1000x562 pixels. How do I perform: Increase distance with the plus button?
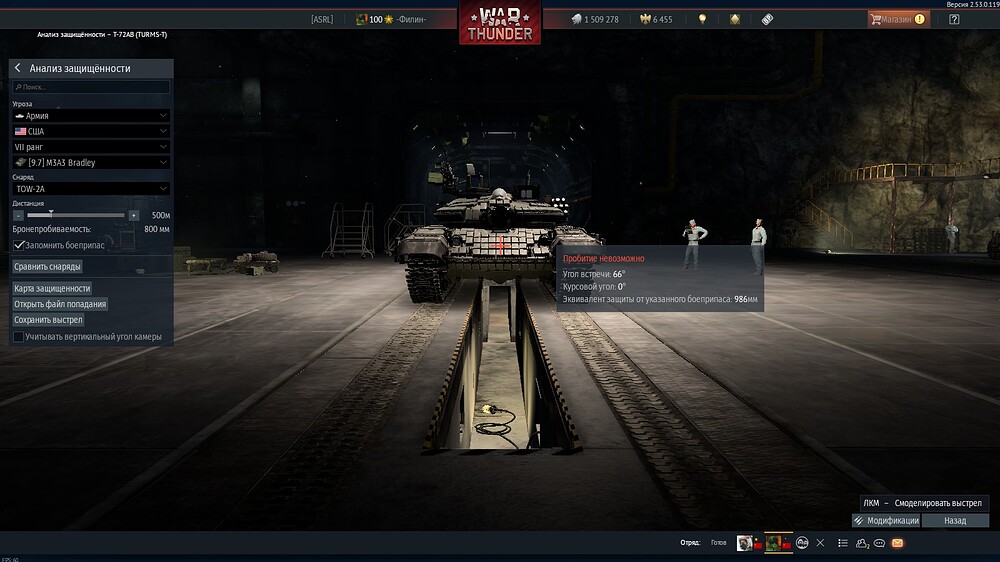pos(134,215)
